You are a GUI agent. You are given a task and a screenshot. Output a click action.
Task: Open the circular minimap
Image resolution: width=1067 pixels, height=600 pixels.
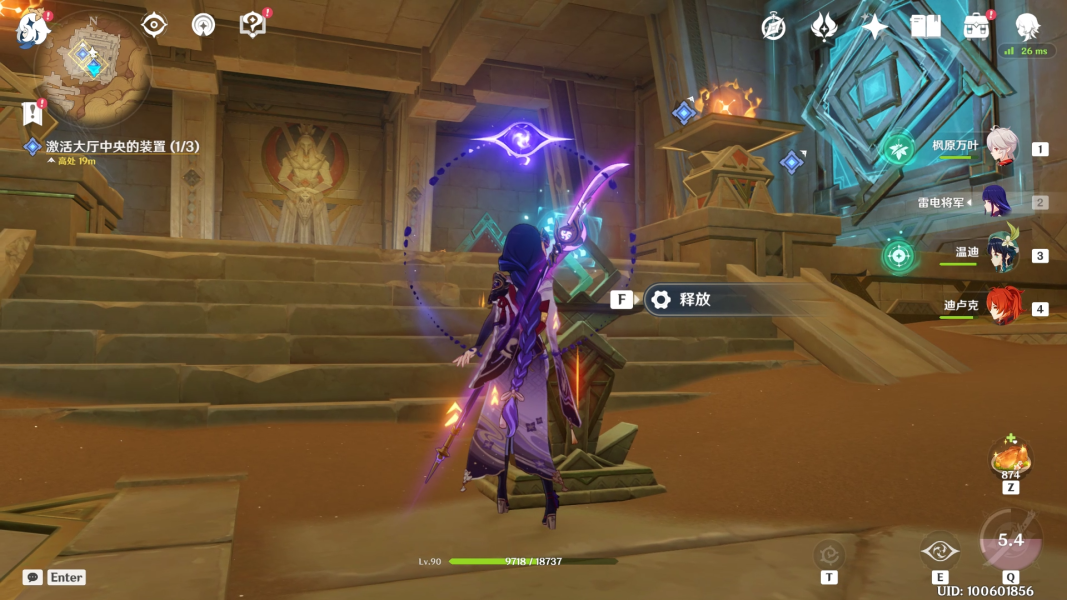click(92, 63)
